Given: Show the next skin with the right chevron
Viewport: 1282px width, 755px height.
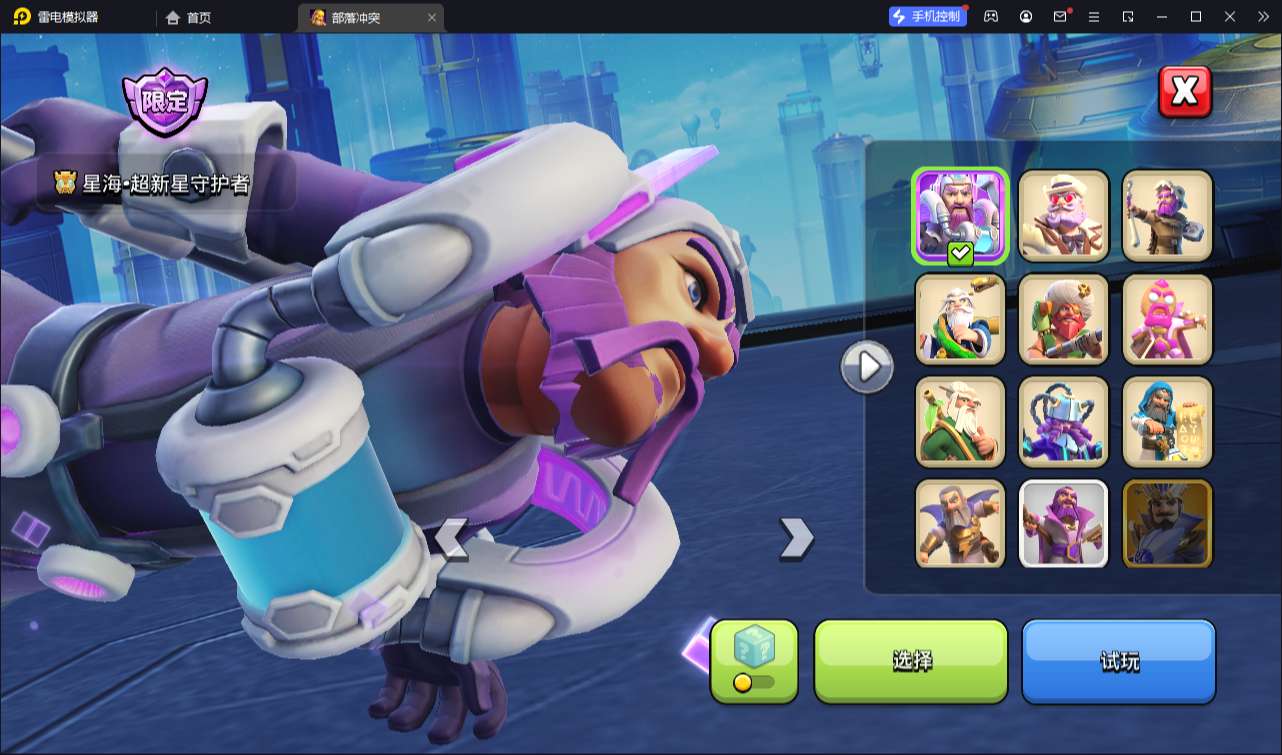Looking at the screenshot, I should pyautogui.click(x=796, y=538).
